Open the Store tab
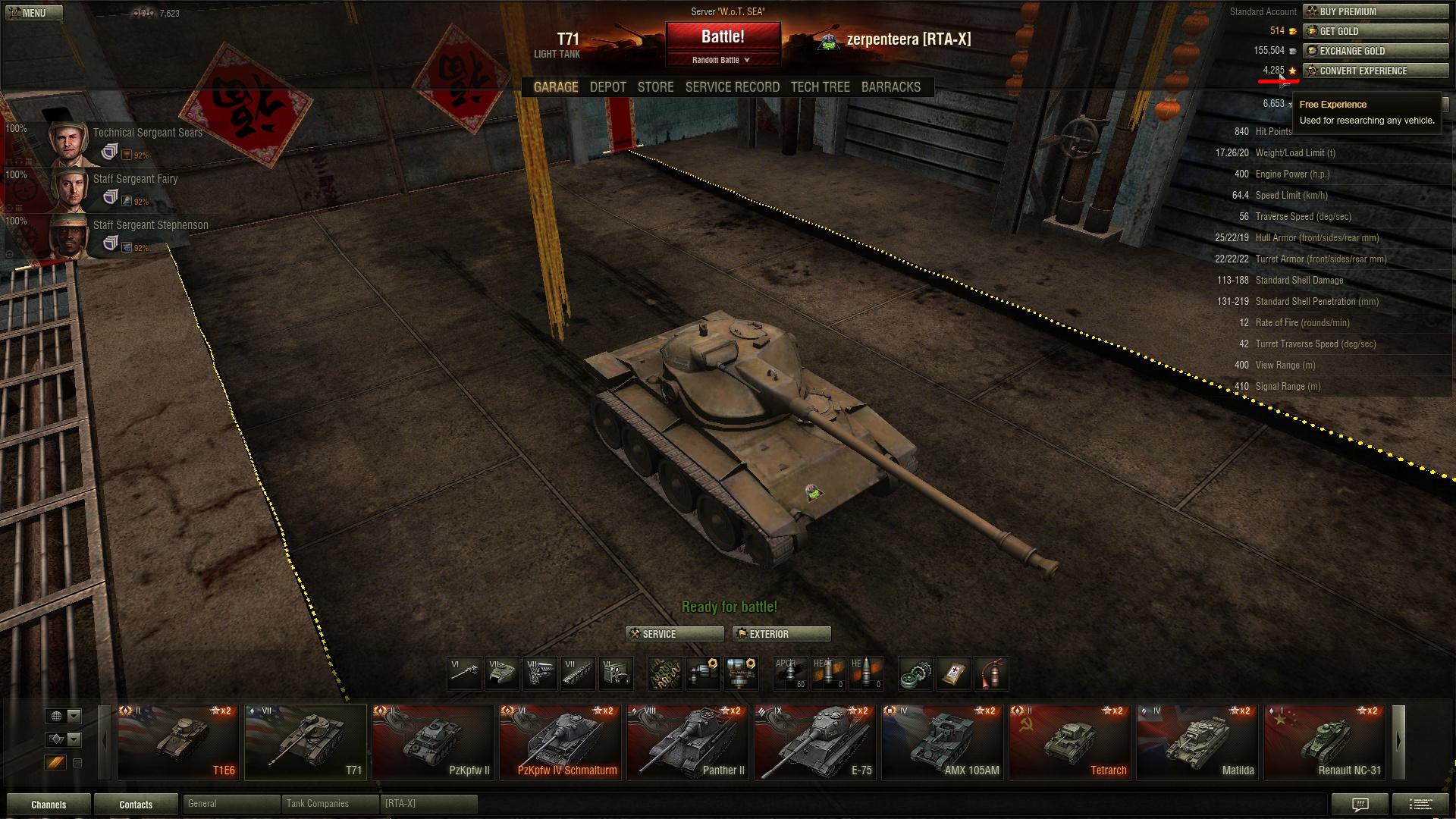This screenshot has width=1456, height=819. click(x=655, y=87)
